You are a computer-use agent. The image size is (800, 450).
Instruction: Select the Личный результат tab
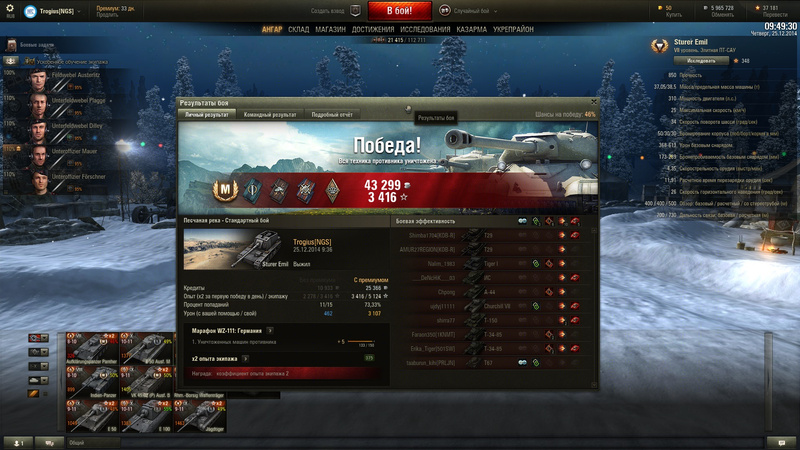pyautogui.click(x=207, y=115)
